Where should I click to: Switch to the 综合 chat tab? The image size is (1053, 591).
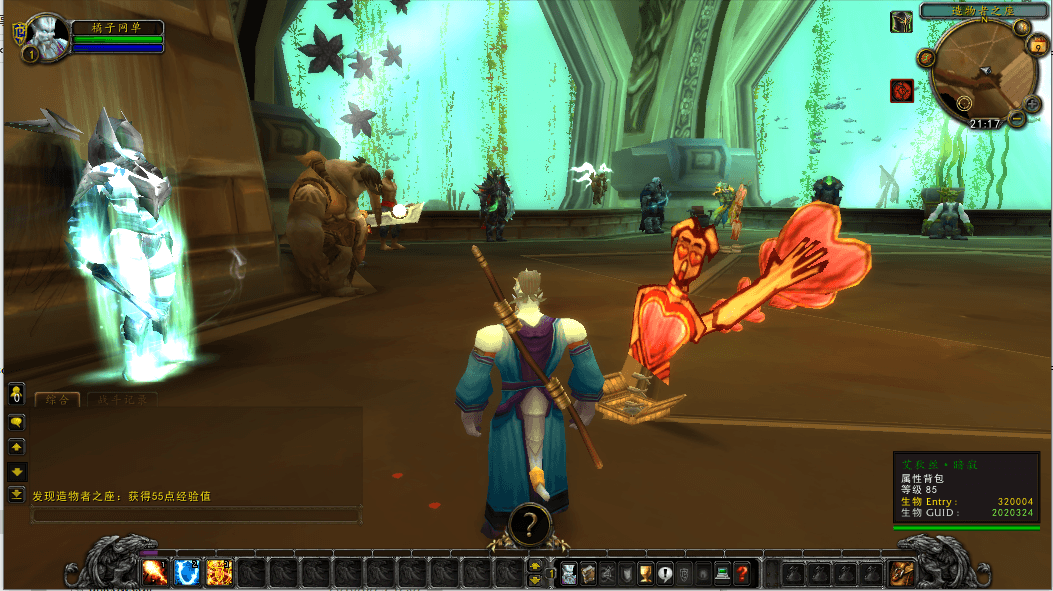coord(58,400)
